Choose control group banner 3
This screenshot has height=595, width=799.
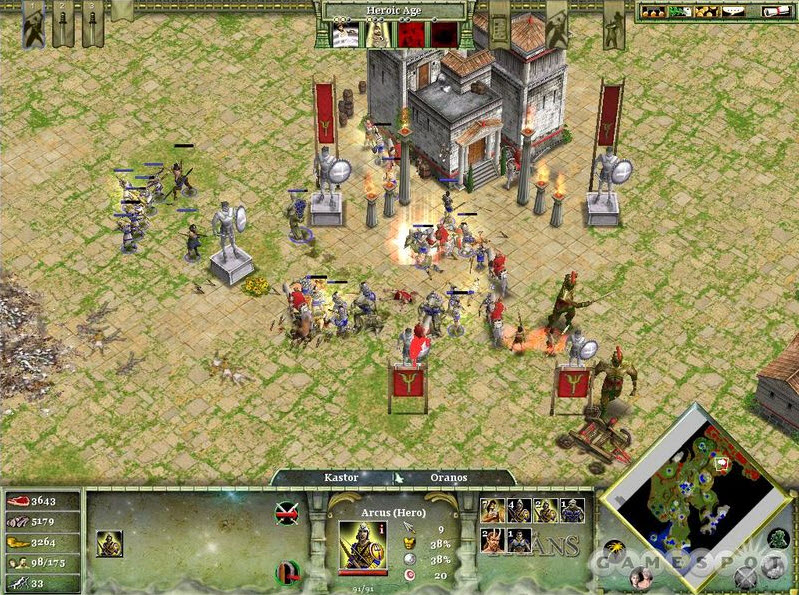click(93, 25)
